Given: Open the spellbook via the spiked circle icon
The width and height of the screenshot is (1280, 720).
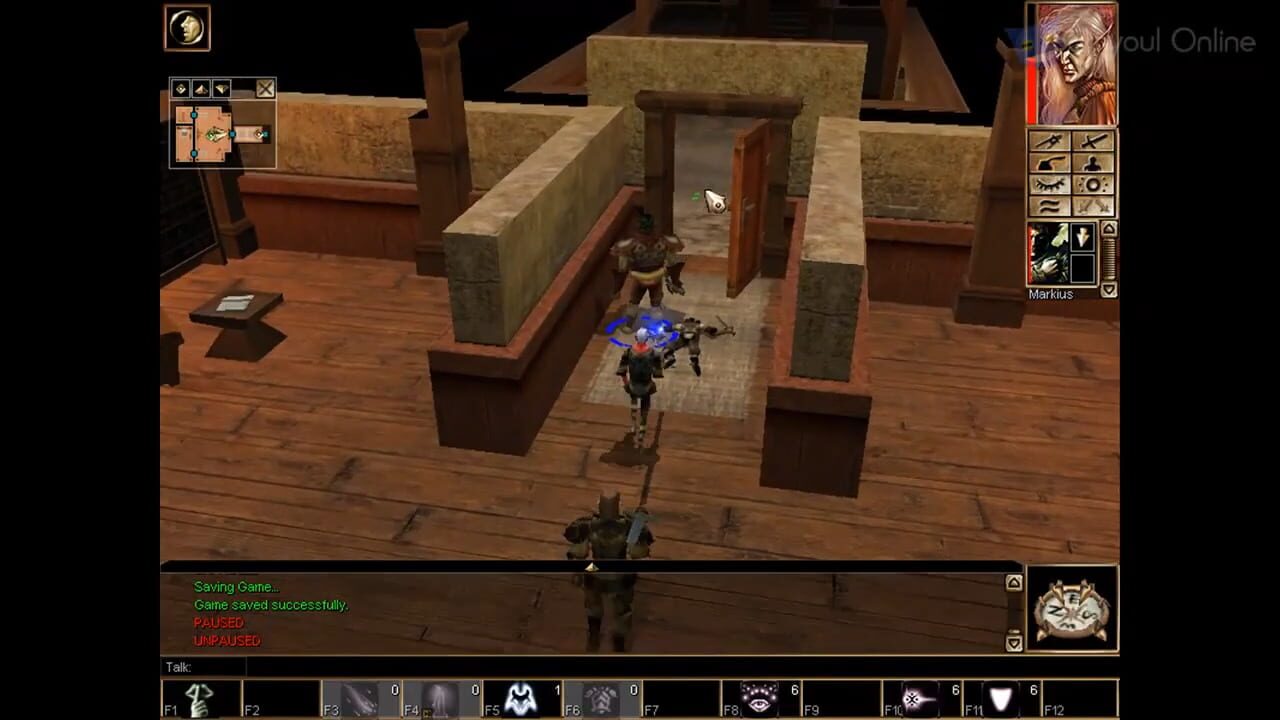Looking at the screenshot, I should pos(1094,185).
